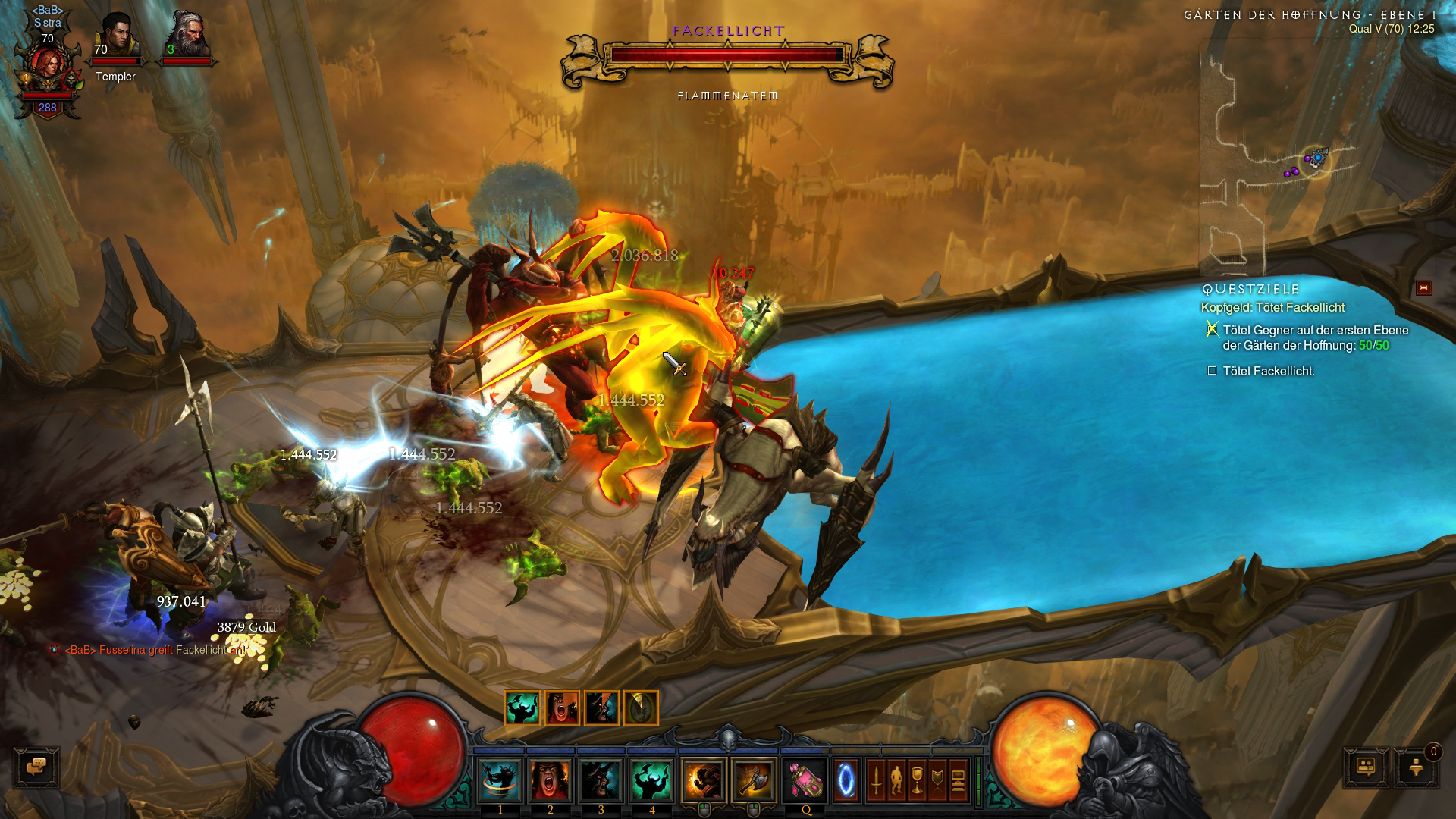Trigger the horned helmet skill in slot 3
The width and height of the screenshot is (1456, 819).
click(x=601, y=780)
